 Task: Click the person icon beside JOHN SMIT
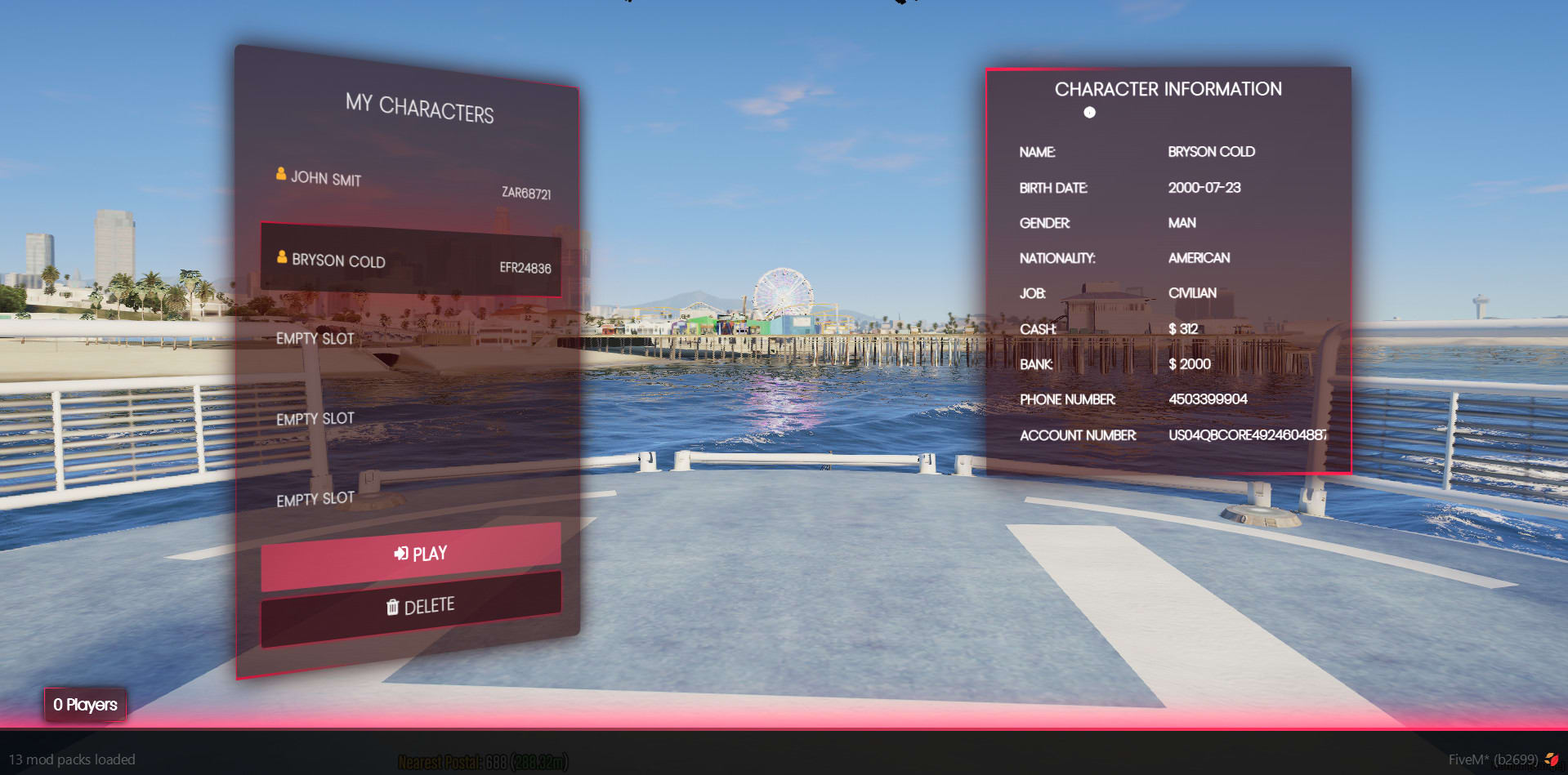click(280, 173)
